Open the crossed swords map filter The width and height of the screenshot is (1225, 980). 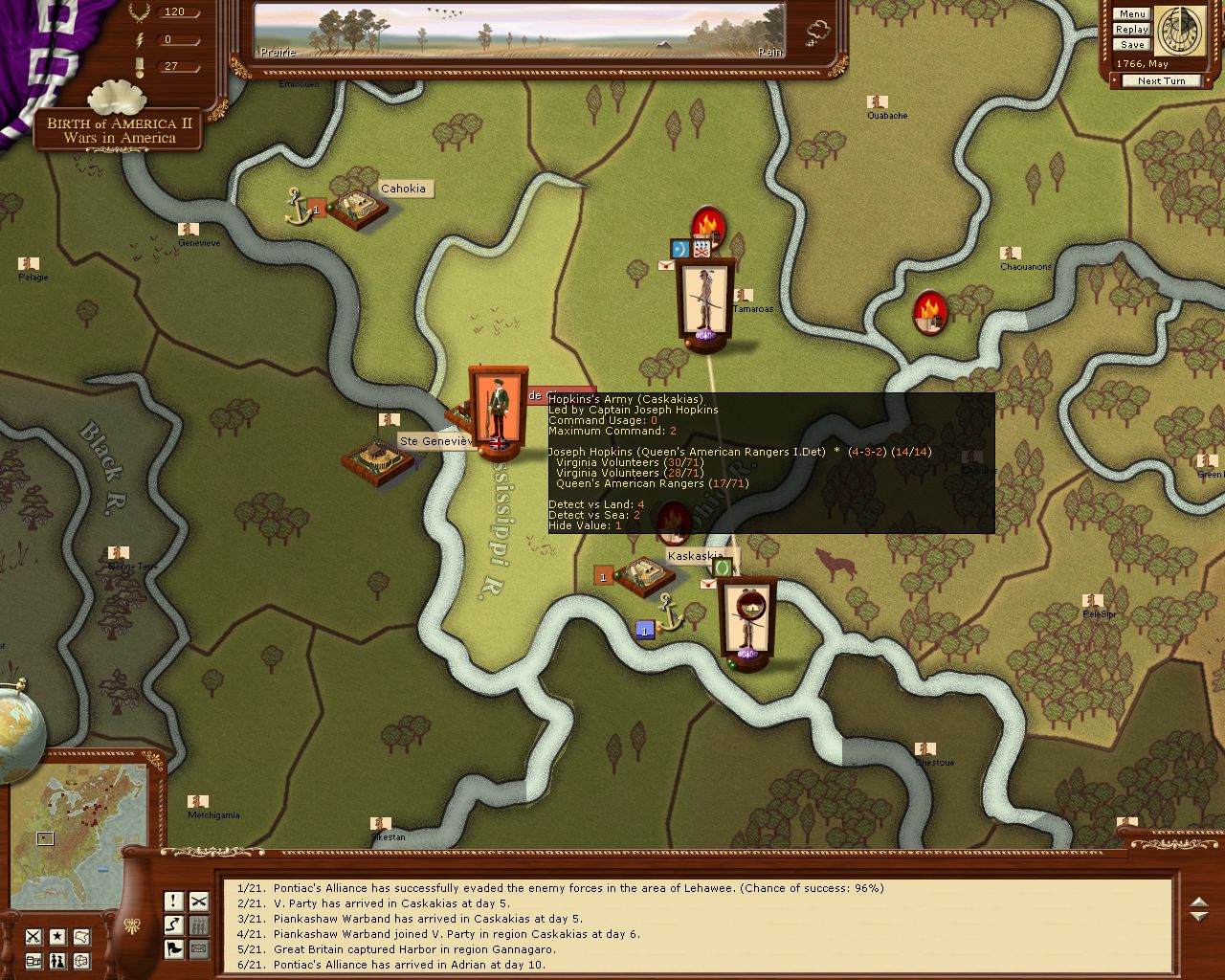[33, 937]
